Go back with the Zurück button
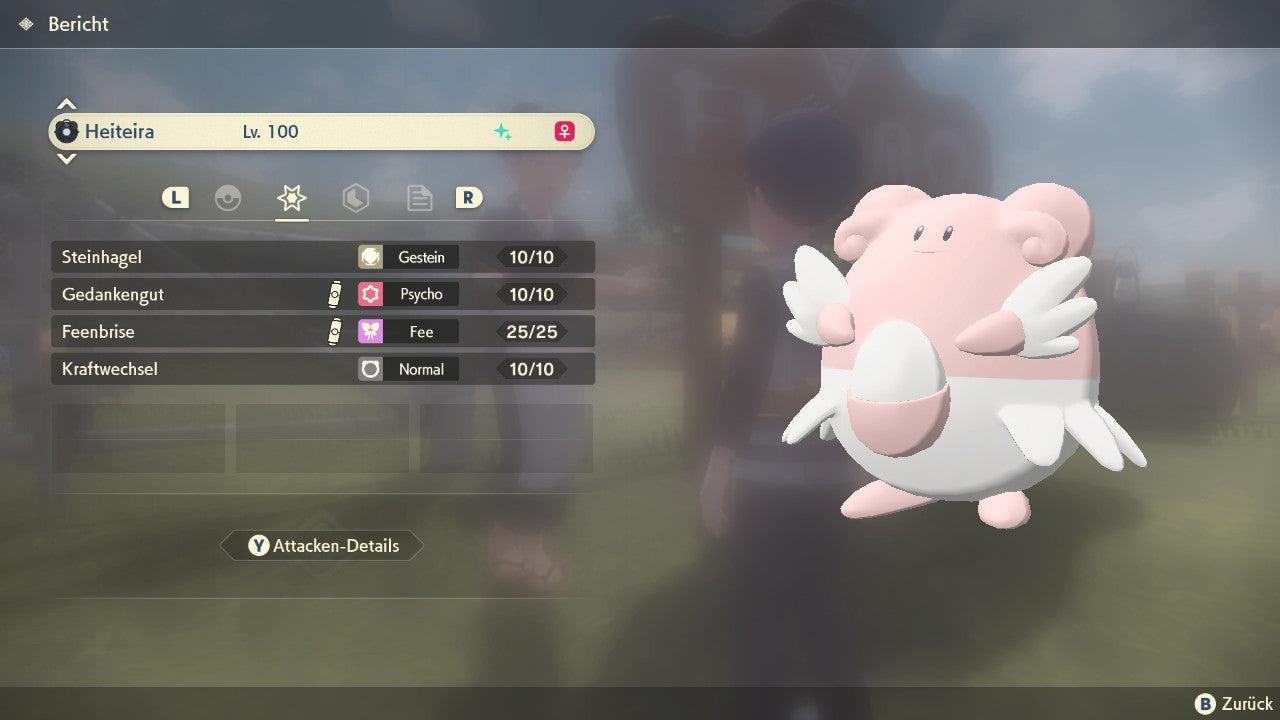 pyautogui.click(x=1234, y=704)
